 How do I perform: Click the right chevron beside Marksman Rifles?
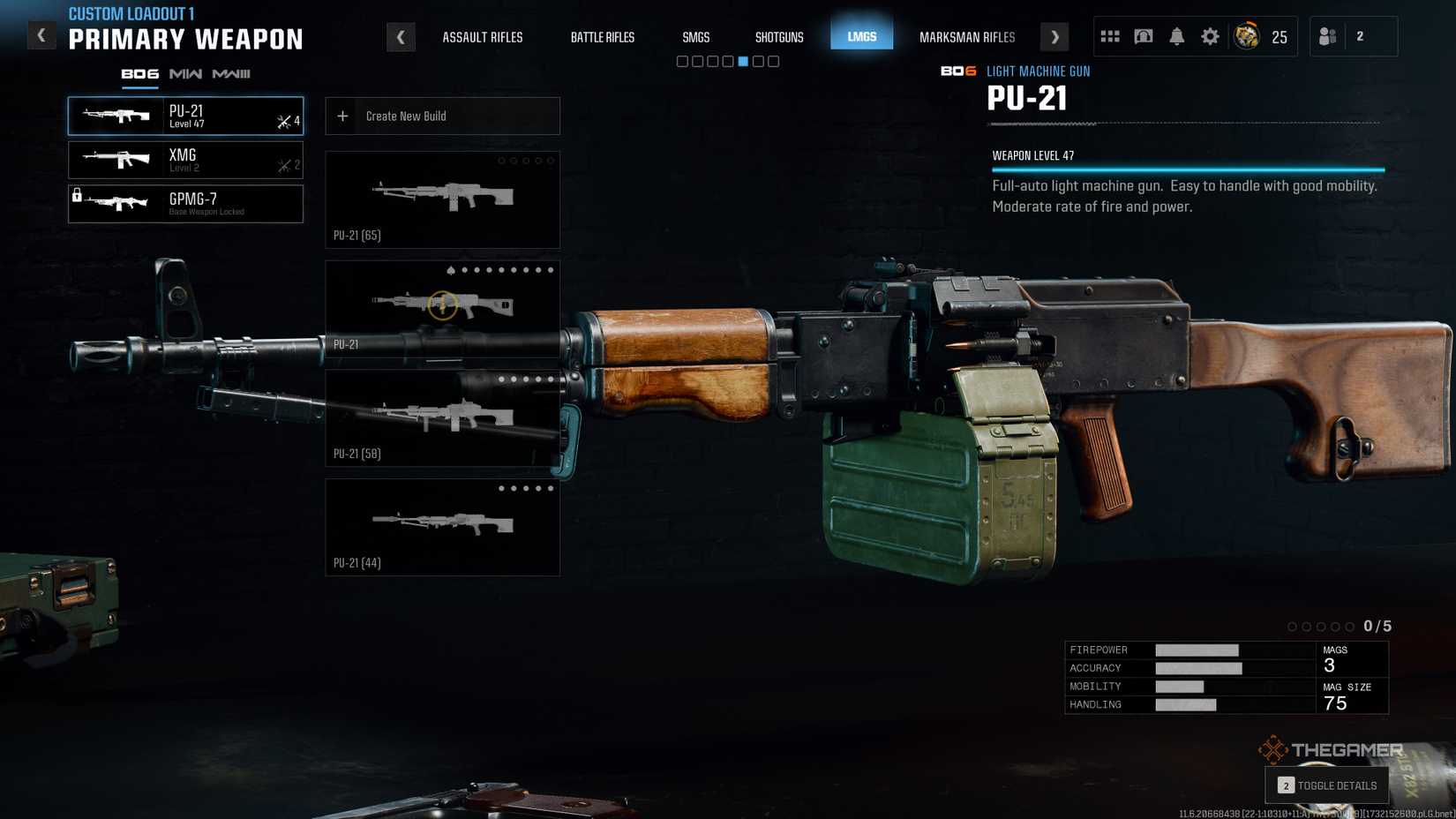(1054, 37)
